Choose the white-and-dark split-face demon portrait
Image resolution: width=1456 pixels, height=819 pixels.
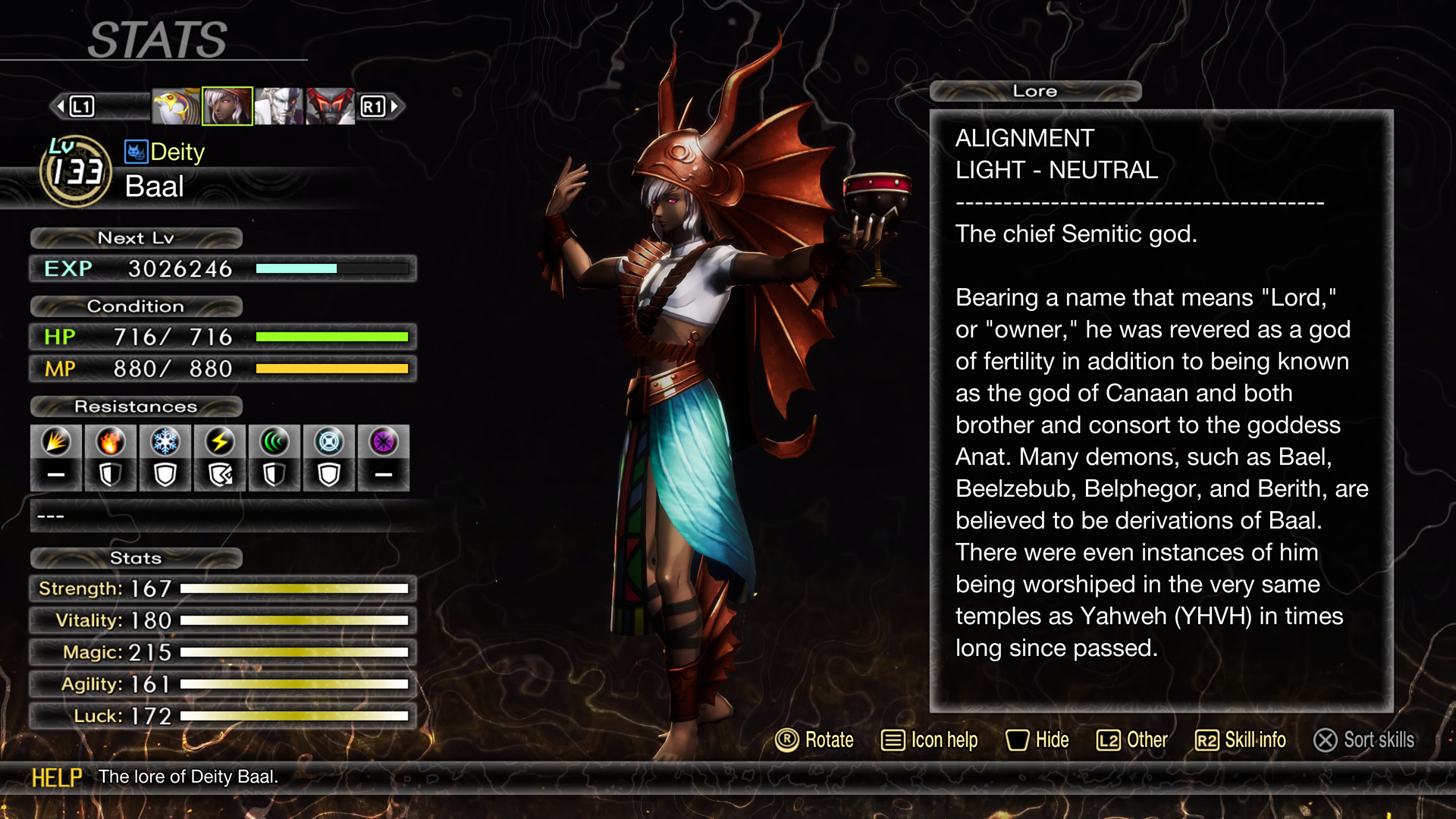[278, 106]
